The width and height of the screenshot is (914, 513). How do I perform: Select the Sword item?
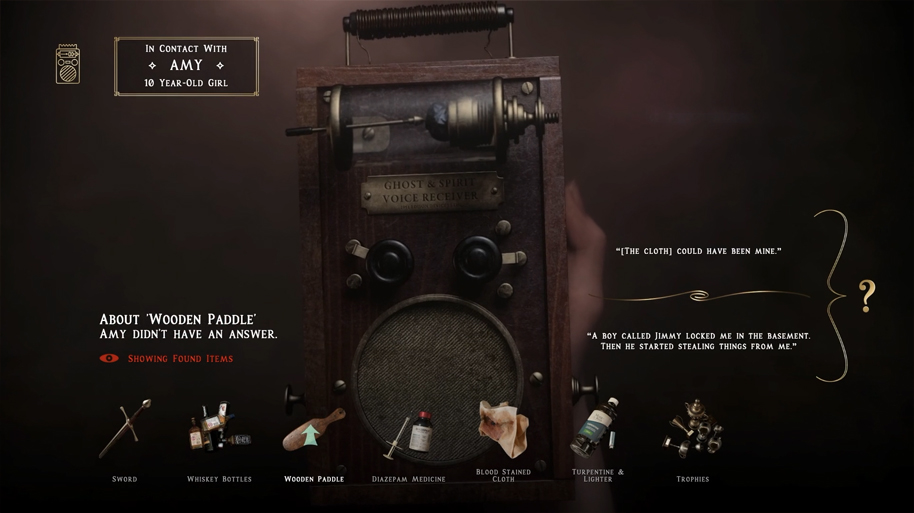(x=125, y=431)
